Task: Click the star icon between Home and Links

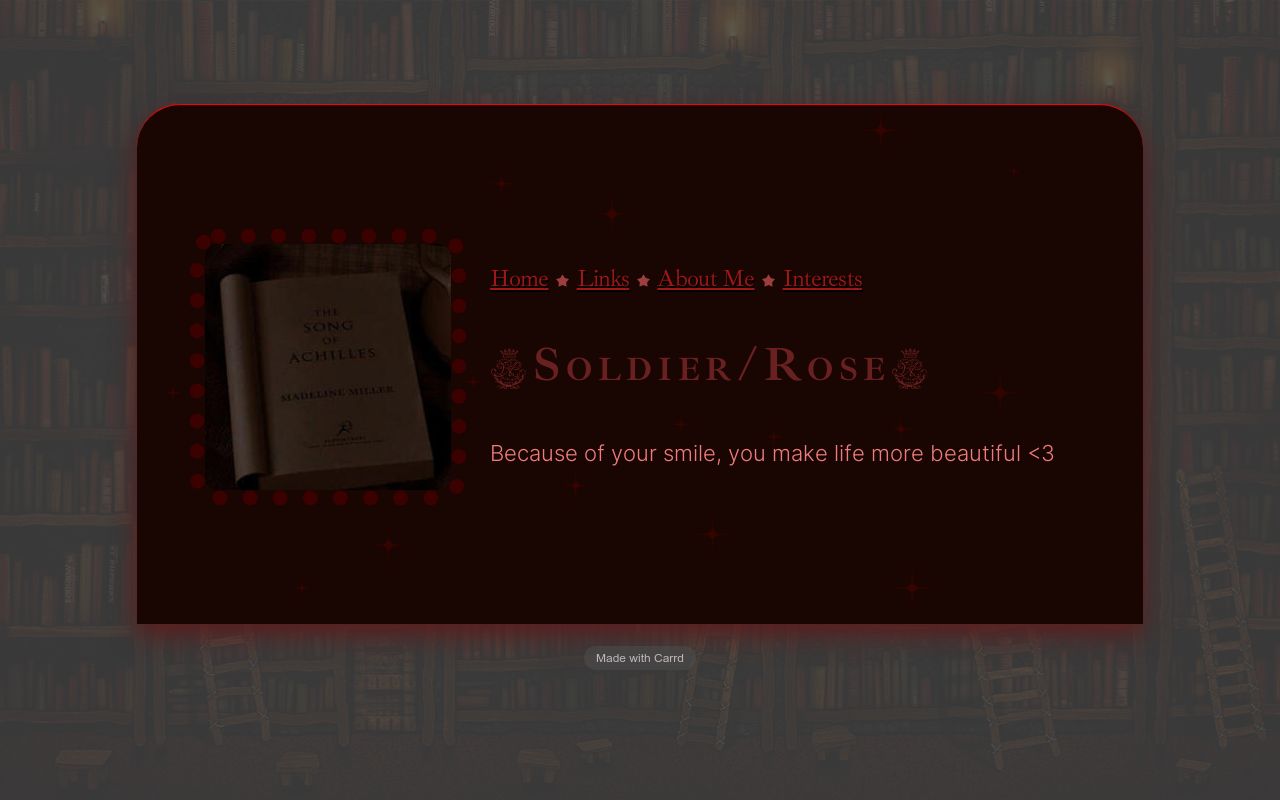Action: click(562, 281)
